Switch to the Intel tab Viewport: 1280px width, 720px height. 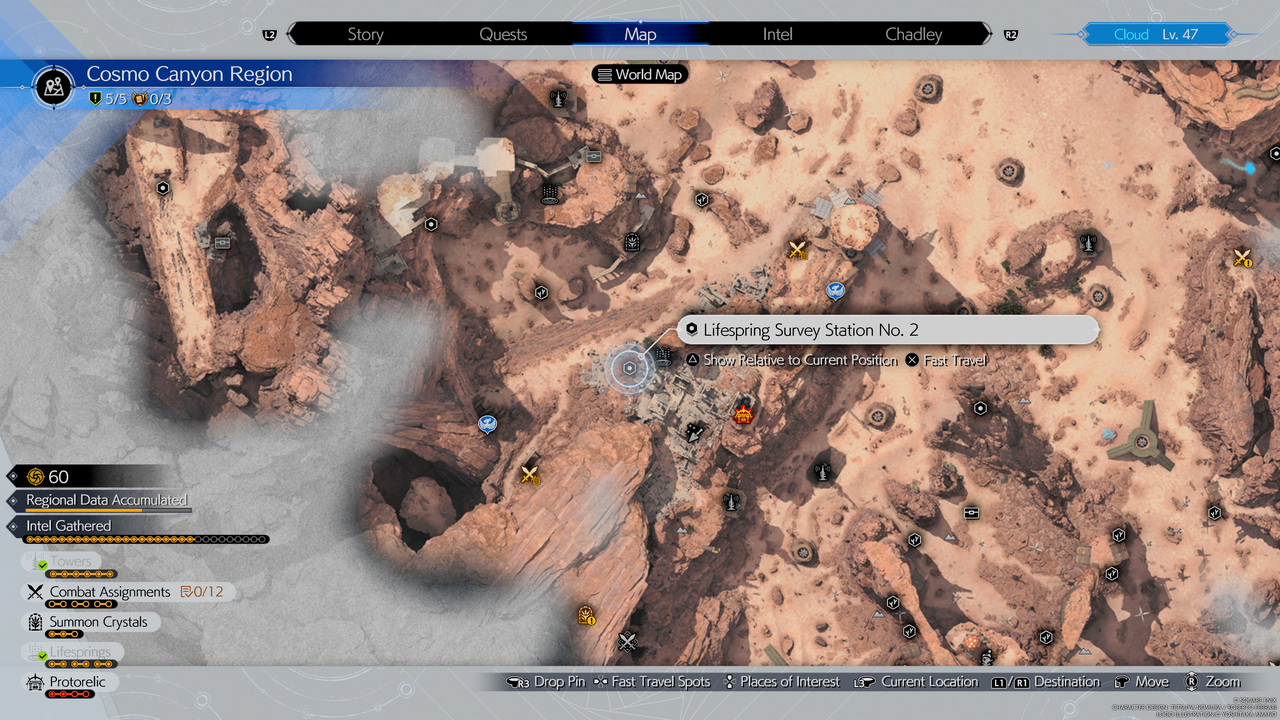[777, 34]
